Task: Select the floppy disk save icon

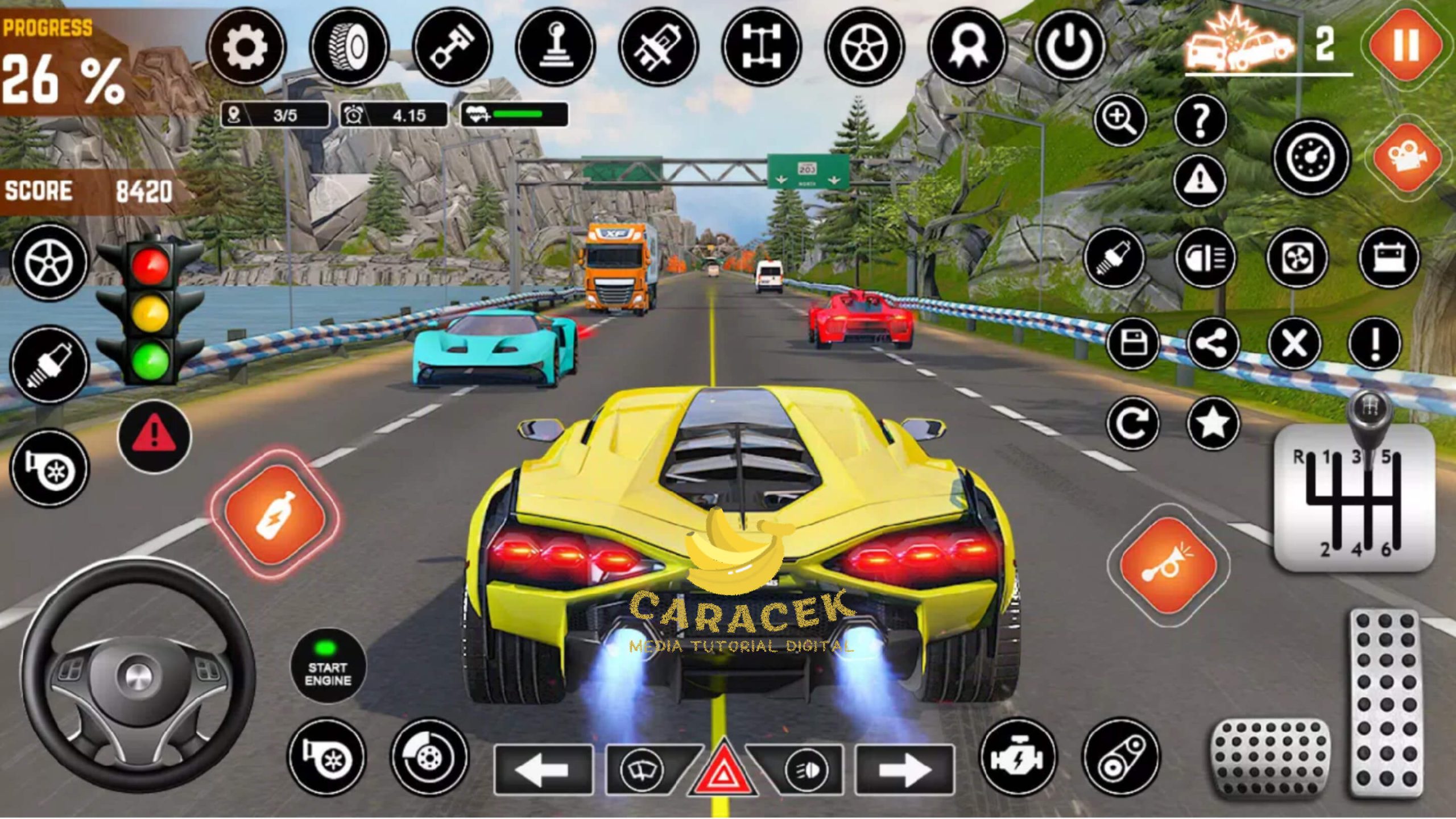Action: click(x=1132, y=343)
